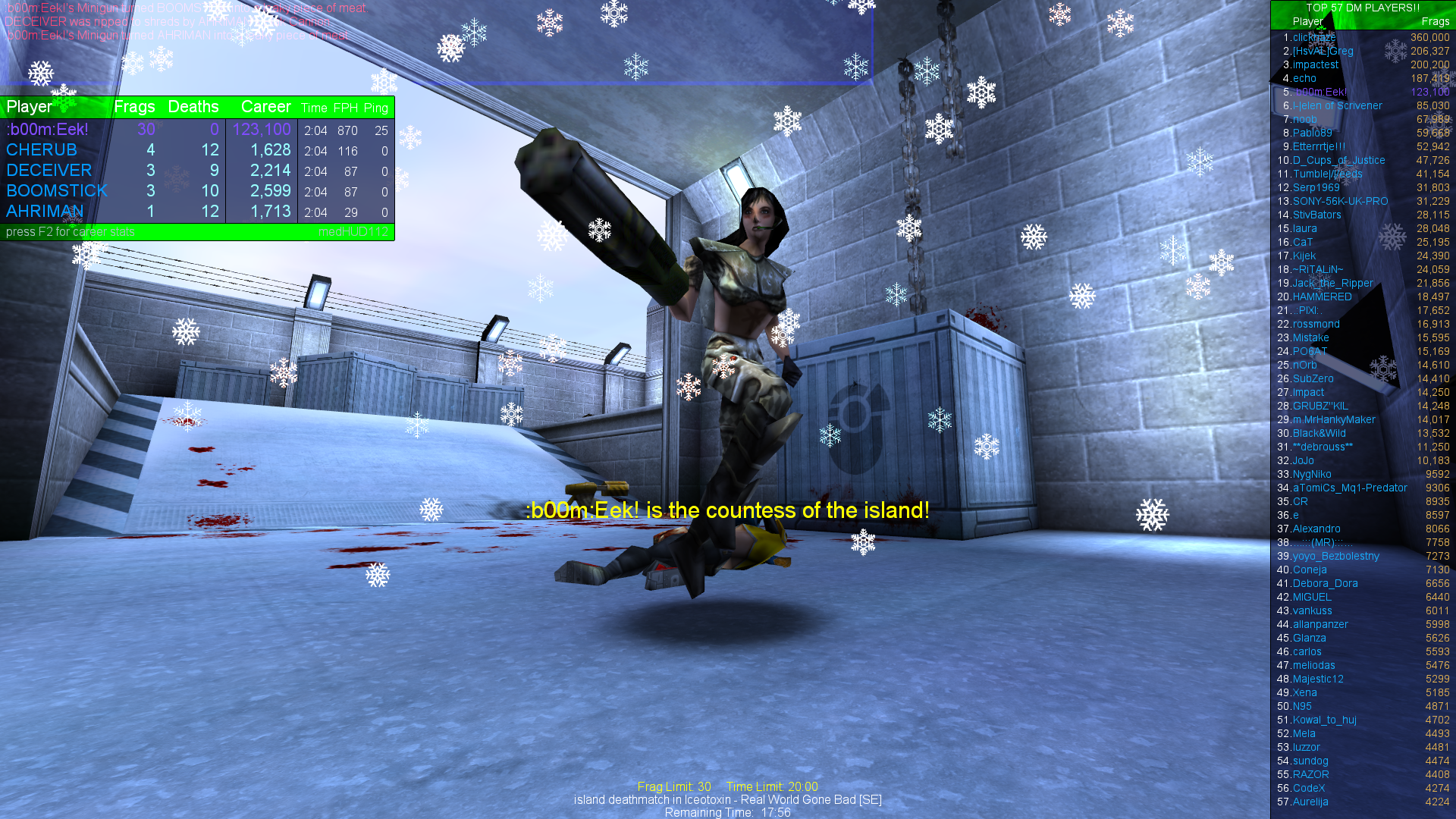The height and width of the screenshot is (819, 1456).
Task: Click the Player header on the leaderboard
Action: (x=1307, y=21)
